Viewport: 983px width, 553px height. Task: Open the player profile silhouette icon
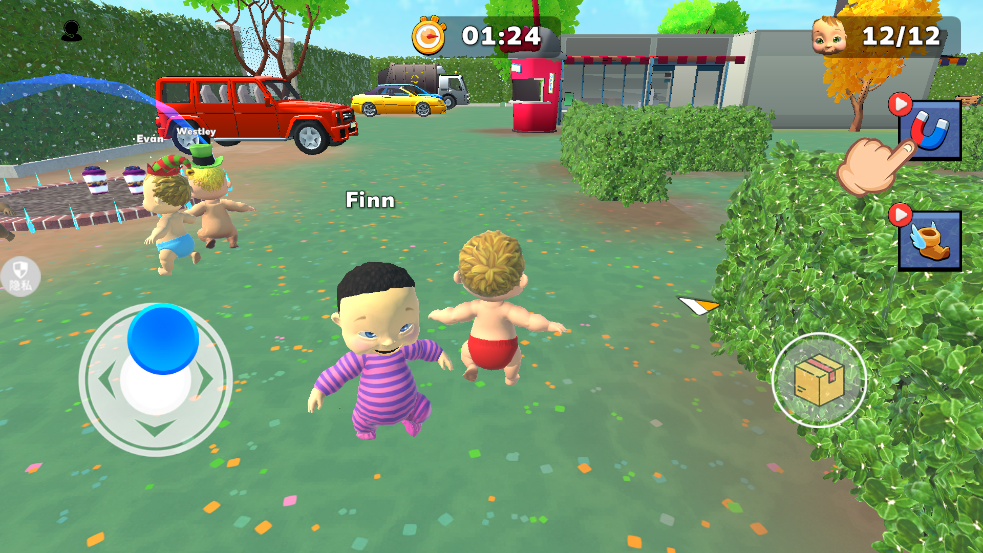tap(71, 32)
